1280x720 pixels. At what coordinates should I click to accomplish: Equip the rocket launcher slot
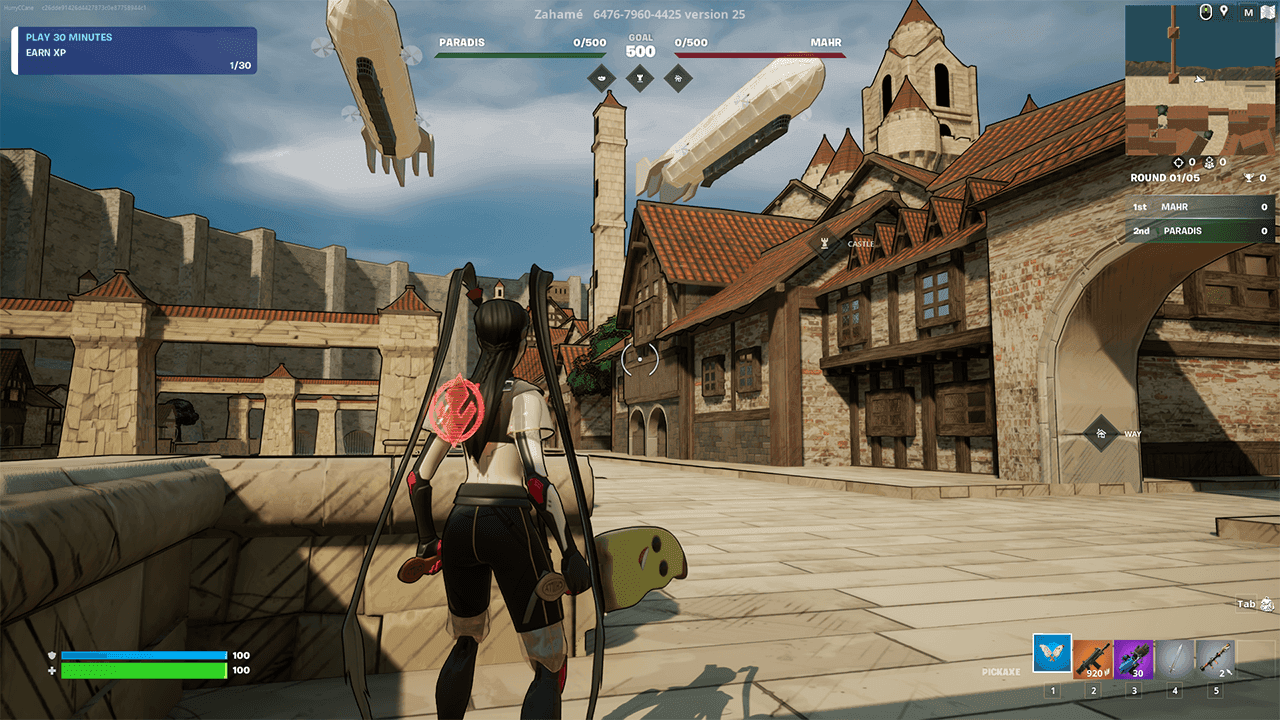coord(1216,660)
